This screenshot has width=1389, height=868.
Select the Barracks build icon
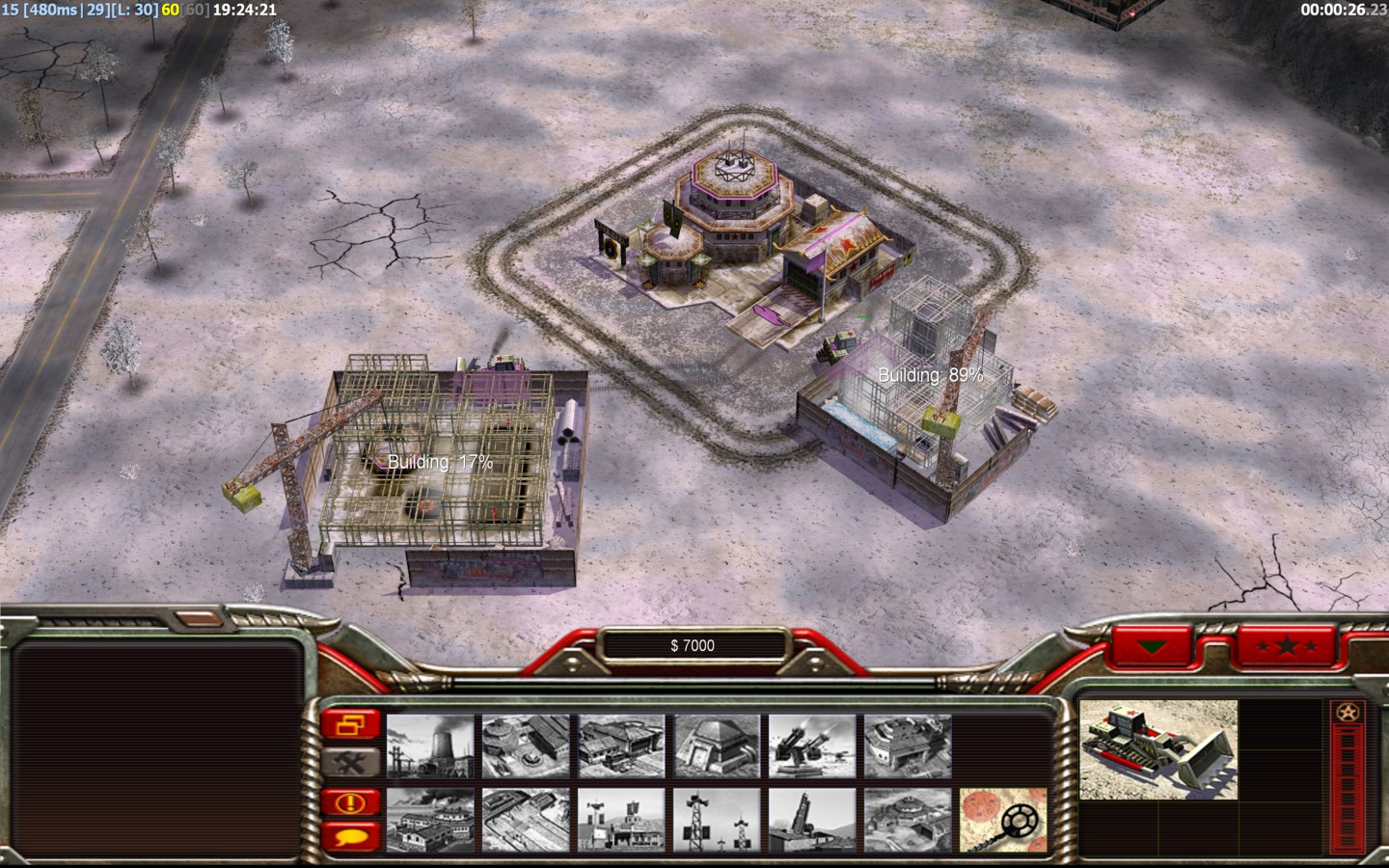(x=525, y=746)
